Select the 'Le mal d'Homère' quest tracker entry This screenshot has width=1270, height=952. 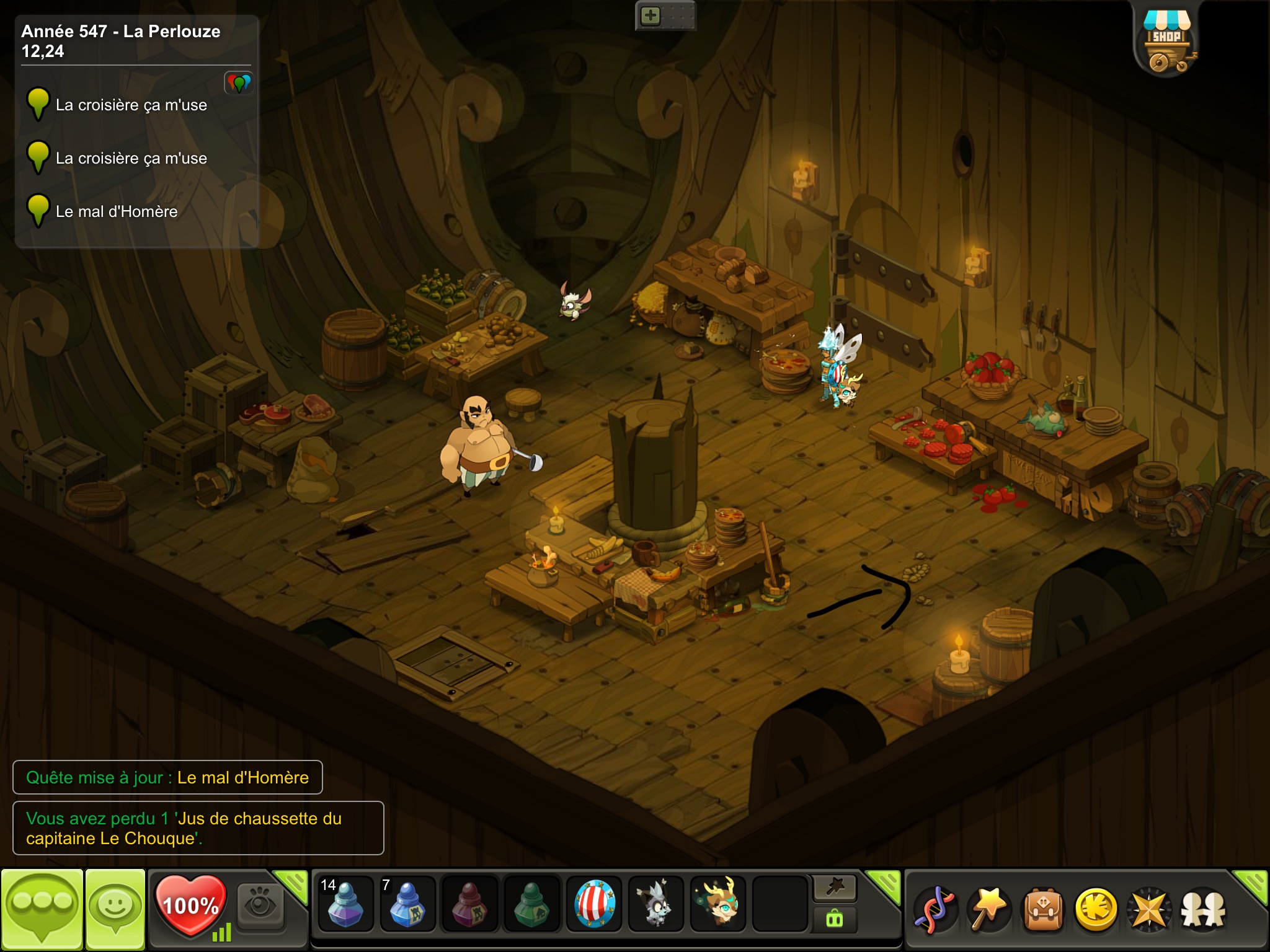coord(117,212)
